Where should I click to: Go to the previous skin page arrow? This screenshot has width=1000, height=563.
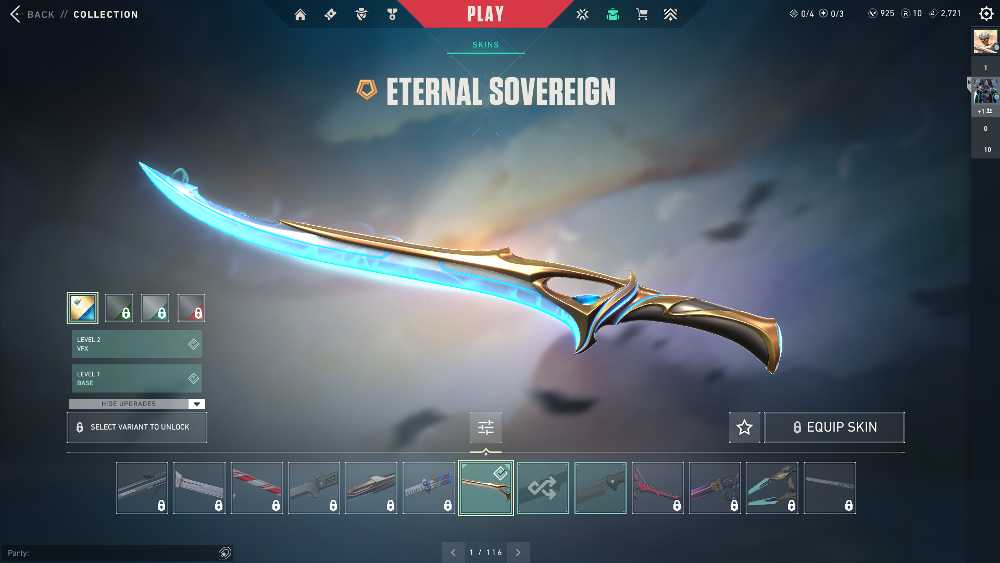pyautogui.click(x=453, y=552)
